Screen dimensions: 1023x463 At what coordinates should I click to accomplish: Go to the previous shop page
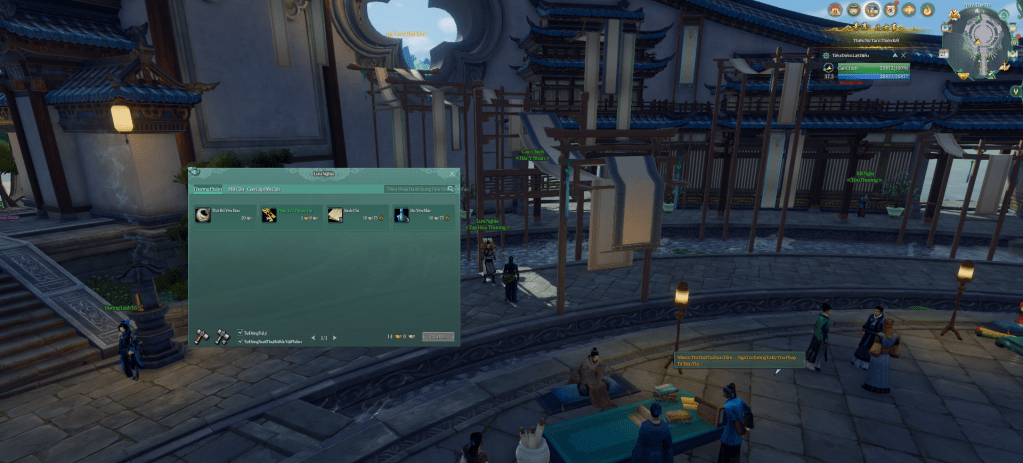(x=312, y=338)
